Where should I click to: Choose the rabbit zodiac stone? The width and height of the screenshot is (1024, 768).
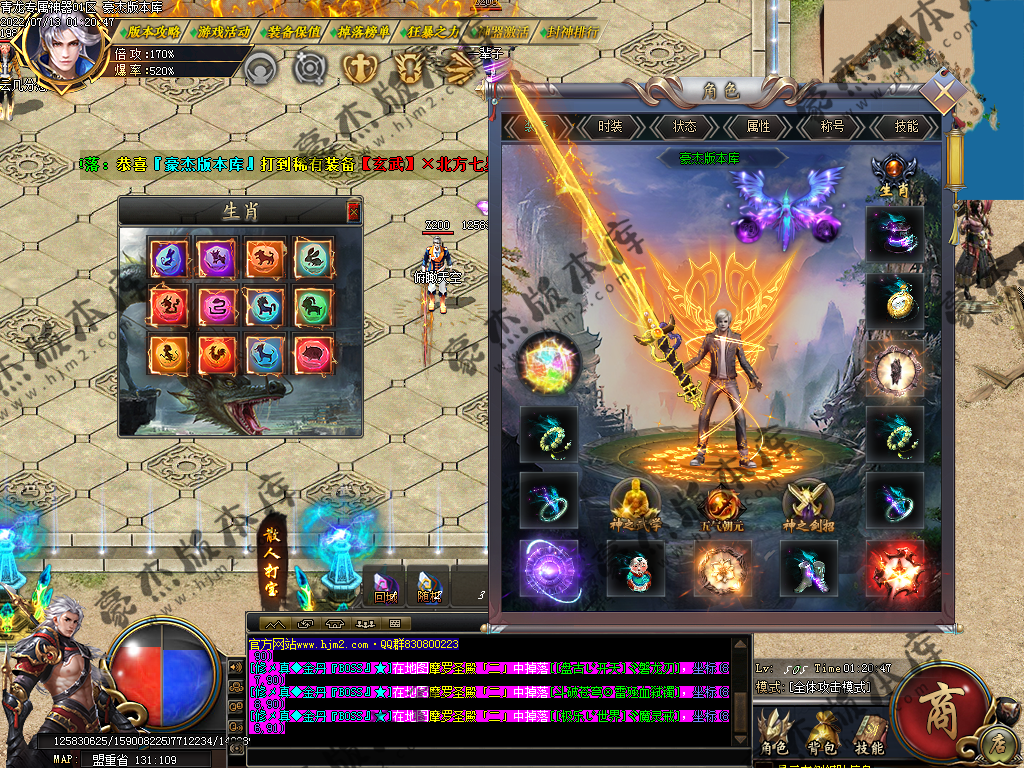tap(313, 259)
